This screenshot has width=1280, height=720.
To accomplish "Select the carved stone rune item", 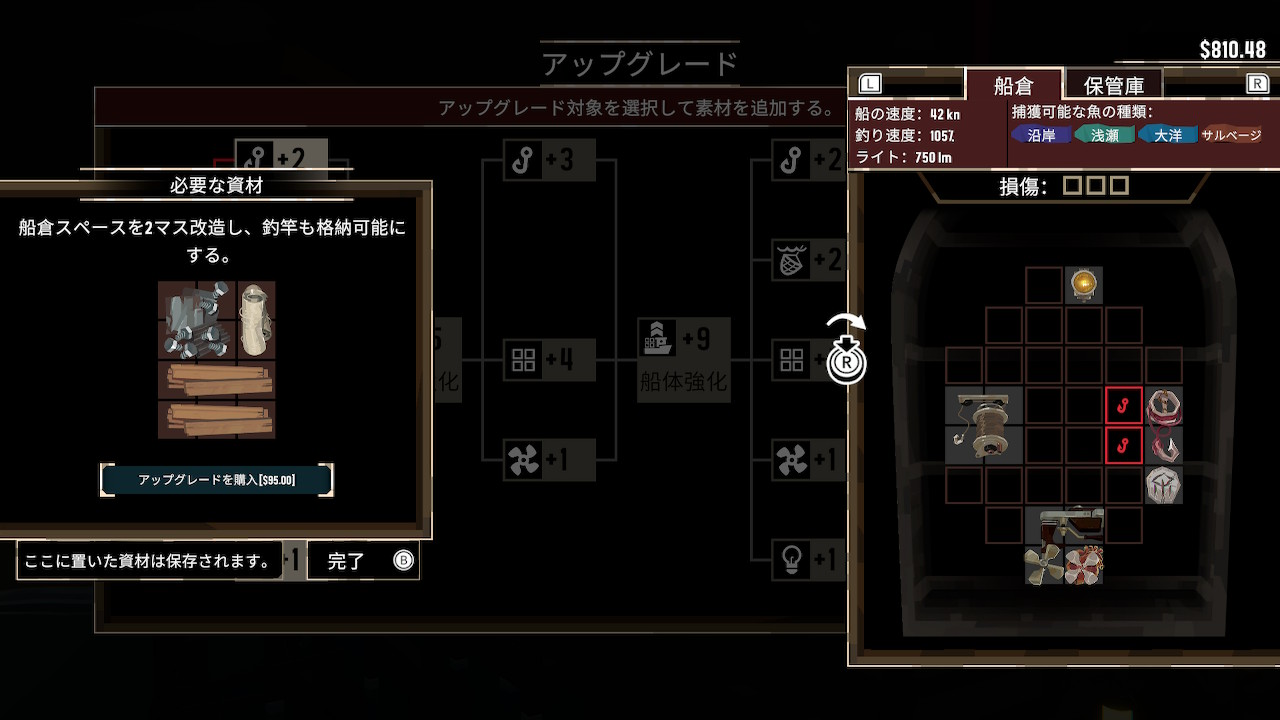I will (x=1164, y=485).
